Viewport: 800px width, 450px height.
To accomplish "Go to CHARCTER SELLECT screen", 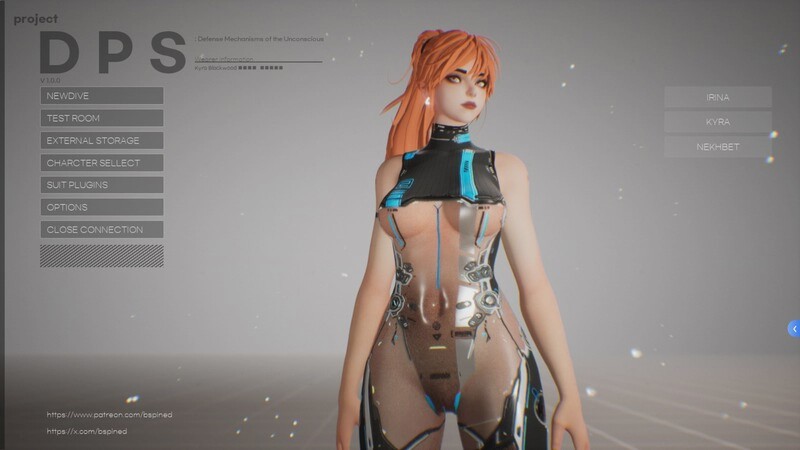I will click(101, 162).
